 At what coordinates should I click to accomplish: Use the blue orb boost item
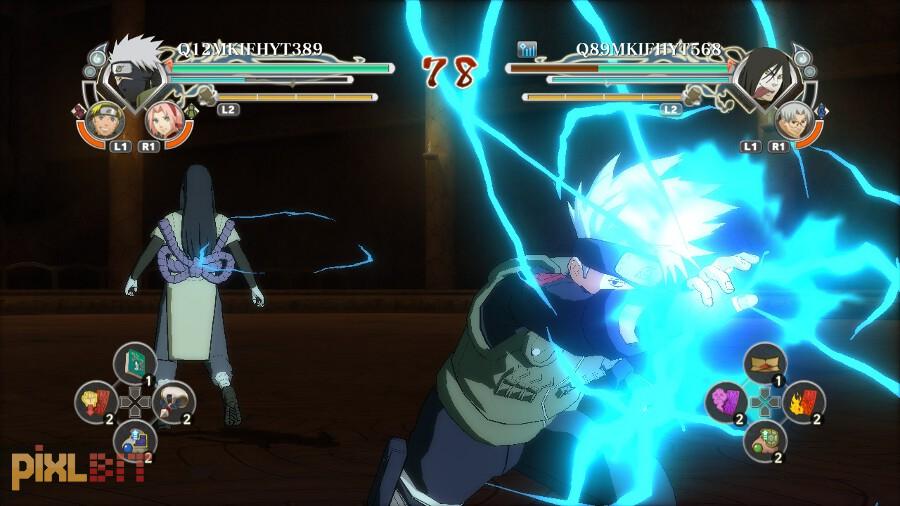pyautogui.click(x=133, y=439)
